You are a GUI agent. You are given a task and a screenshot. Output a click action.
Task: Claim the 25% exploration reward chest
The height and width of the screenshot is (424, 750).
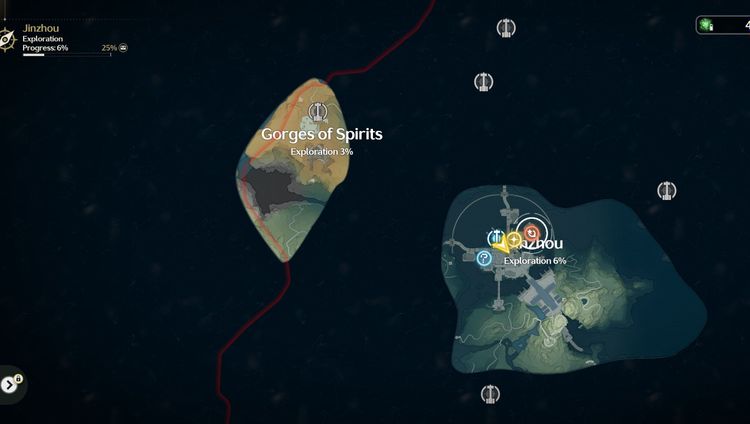coord(124,47)
